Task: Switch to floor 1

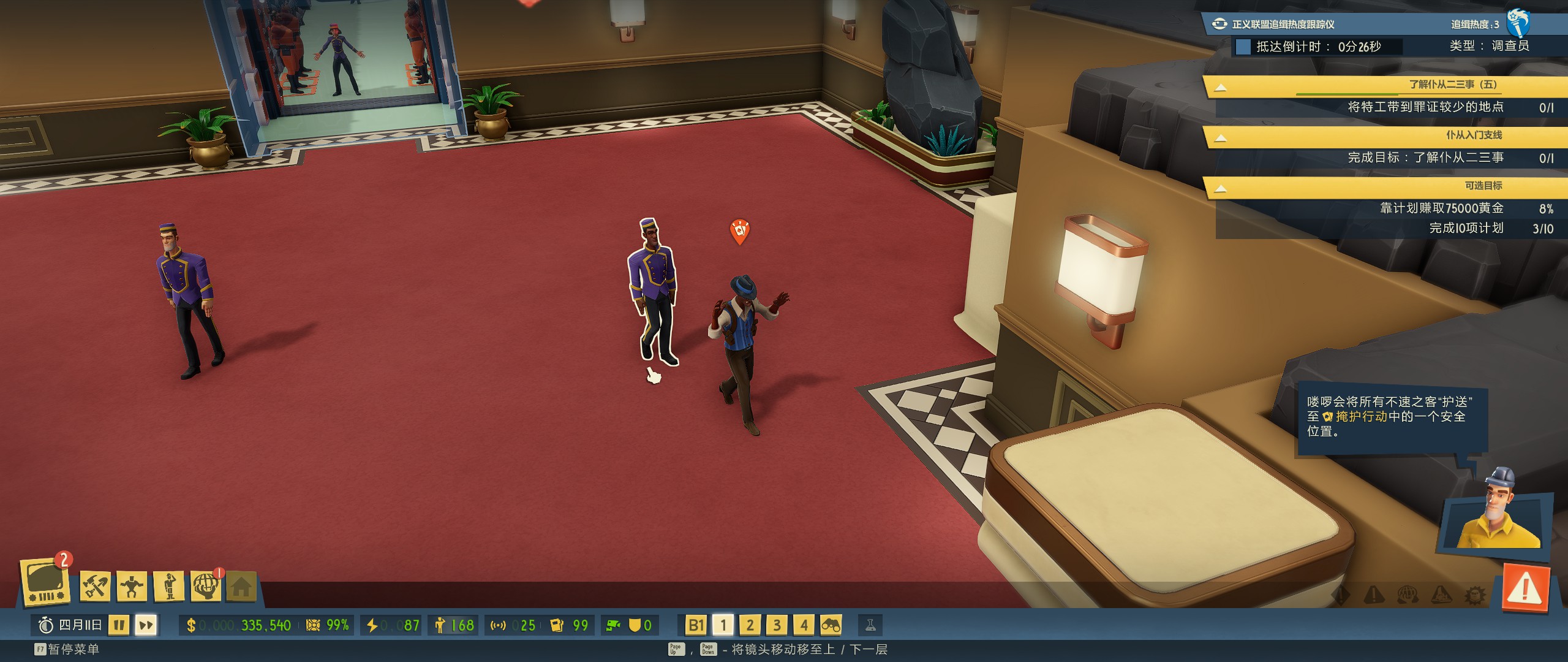Action: point(723,625)
